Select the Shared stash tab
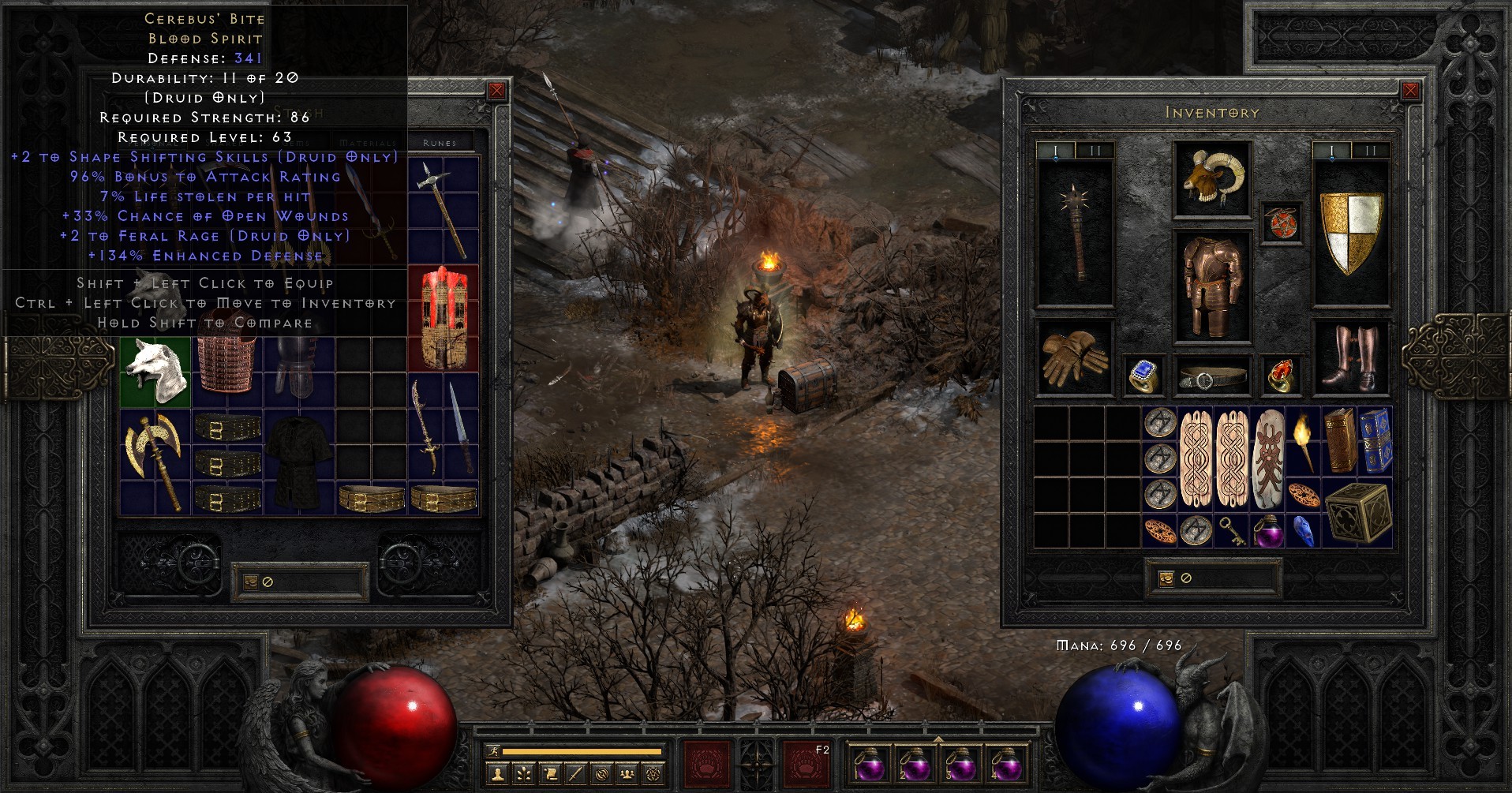Image resolution: width=1512 pixels, height=793 pixels. [x=223, y=143]
